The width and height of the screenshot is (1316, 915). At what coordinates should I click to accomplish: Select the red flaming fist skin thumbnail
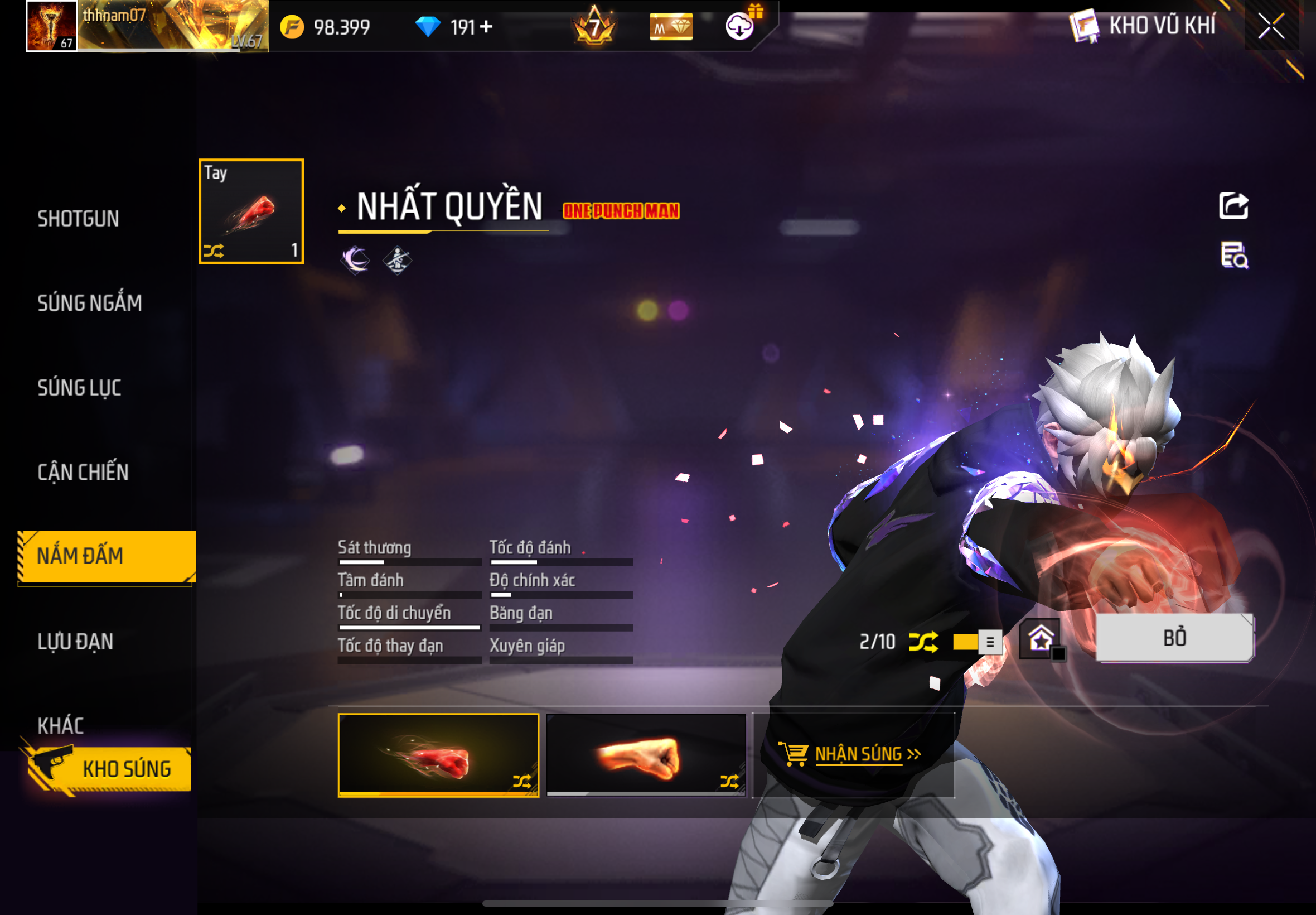(438, 755)
